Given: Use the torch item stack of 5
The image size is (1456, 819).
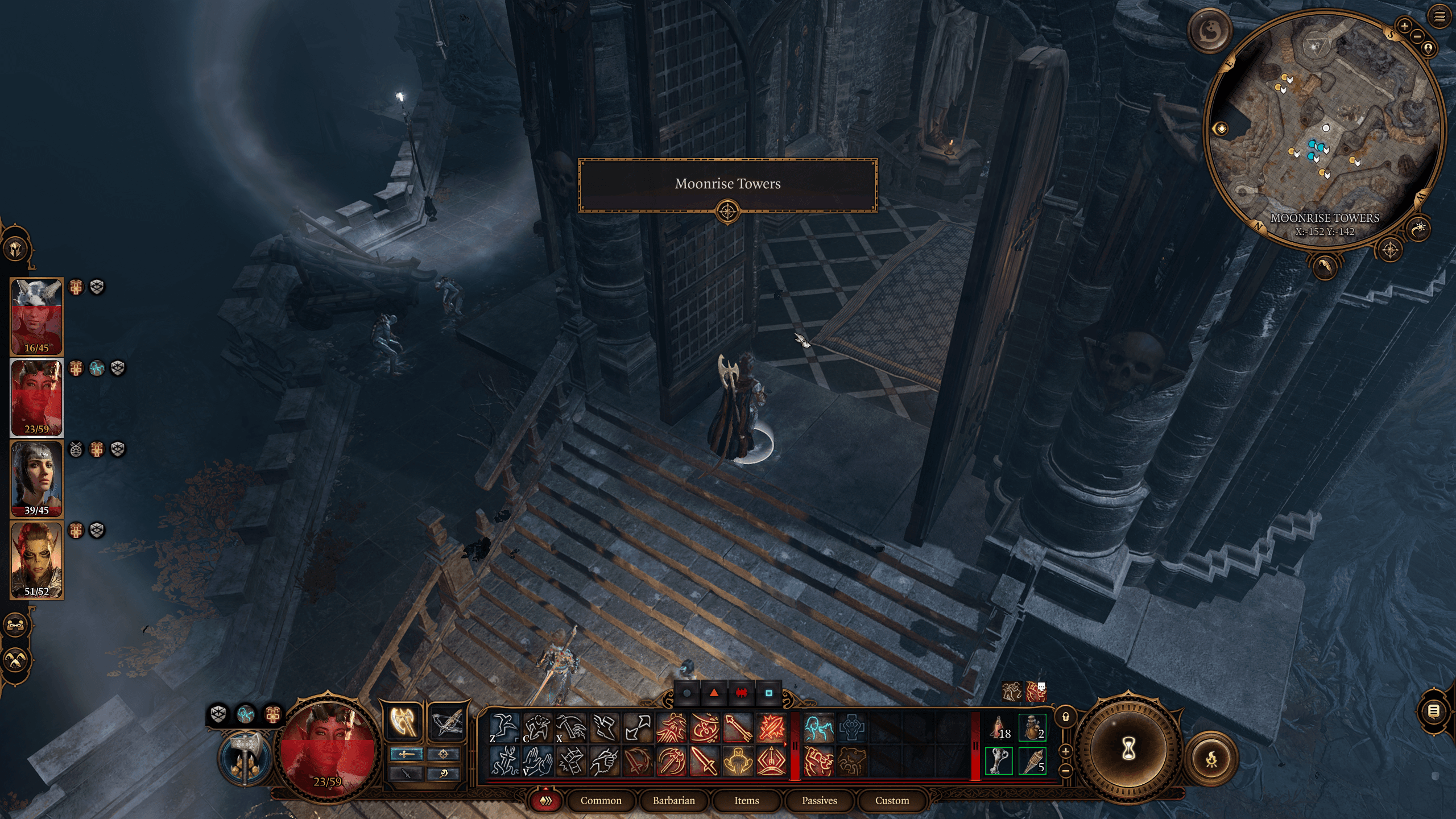Looking at the screenshot, I should (1032, 761).
